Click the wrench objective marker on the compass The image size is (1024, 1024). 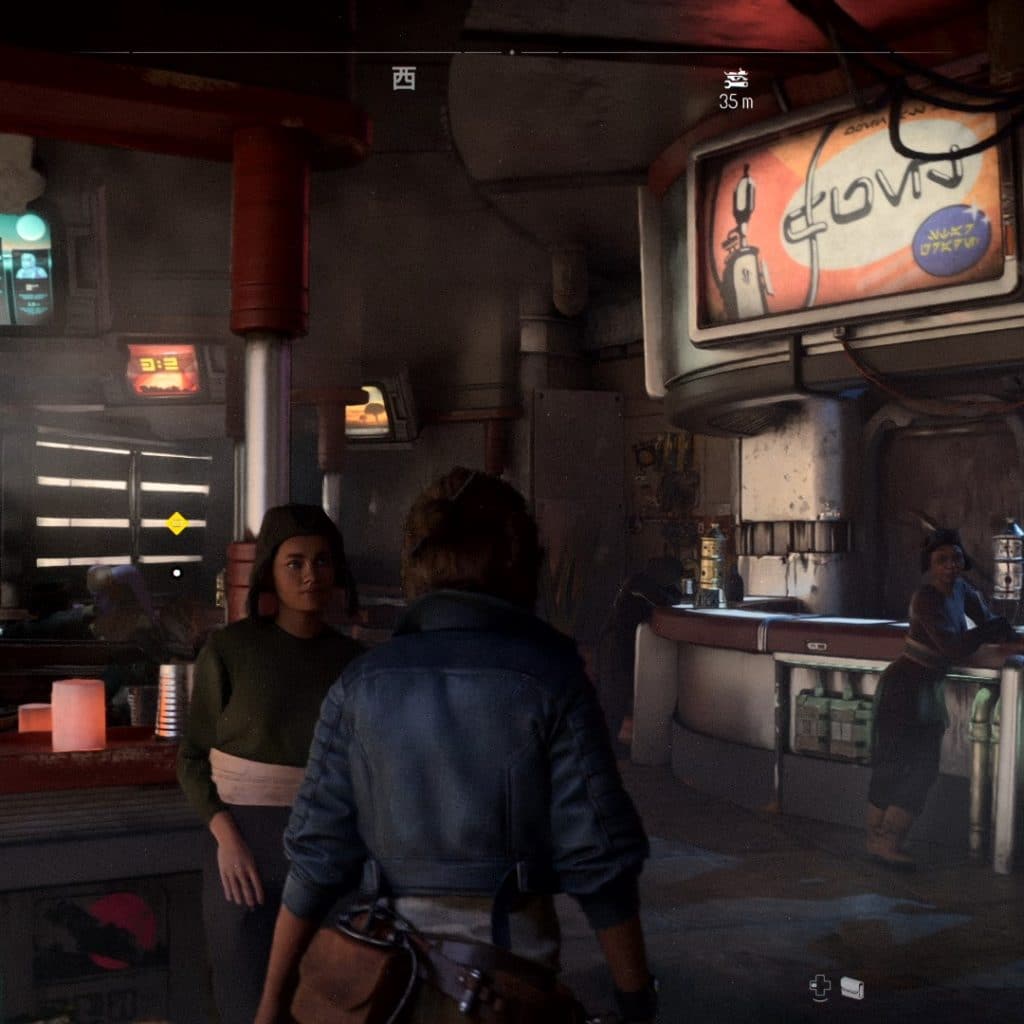[x=736, y=80]
